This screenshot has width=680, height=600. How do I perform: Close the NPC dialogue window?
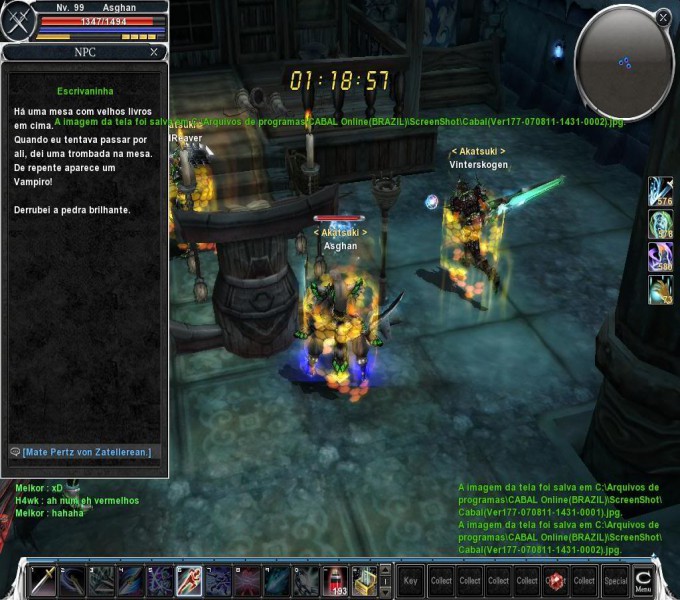(153, 52)
